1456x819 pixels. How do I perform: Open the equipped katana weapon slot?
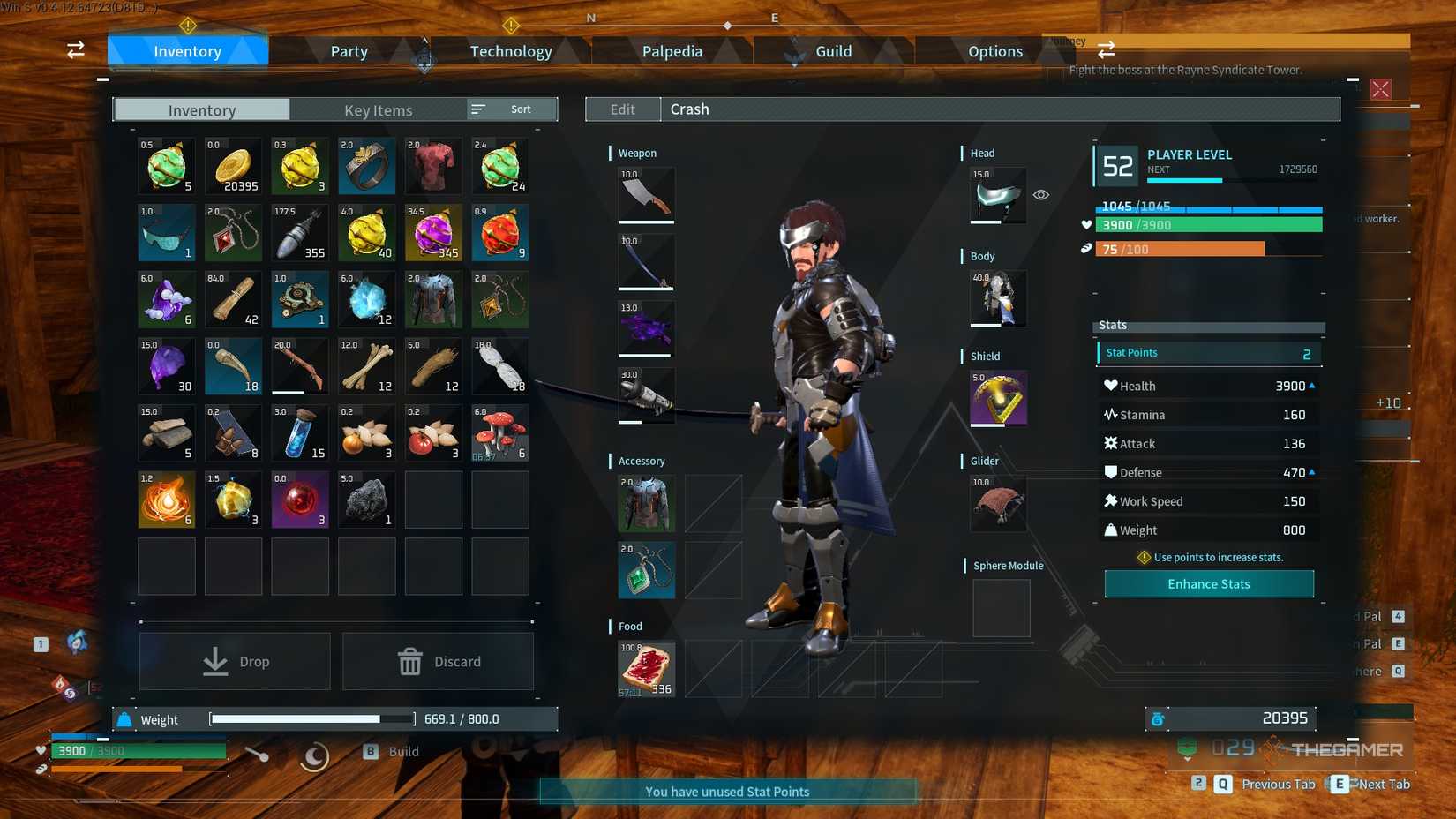[x=645, y=261]
